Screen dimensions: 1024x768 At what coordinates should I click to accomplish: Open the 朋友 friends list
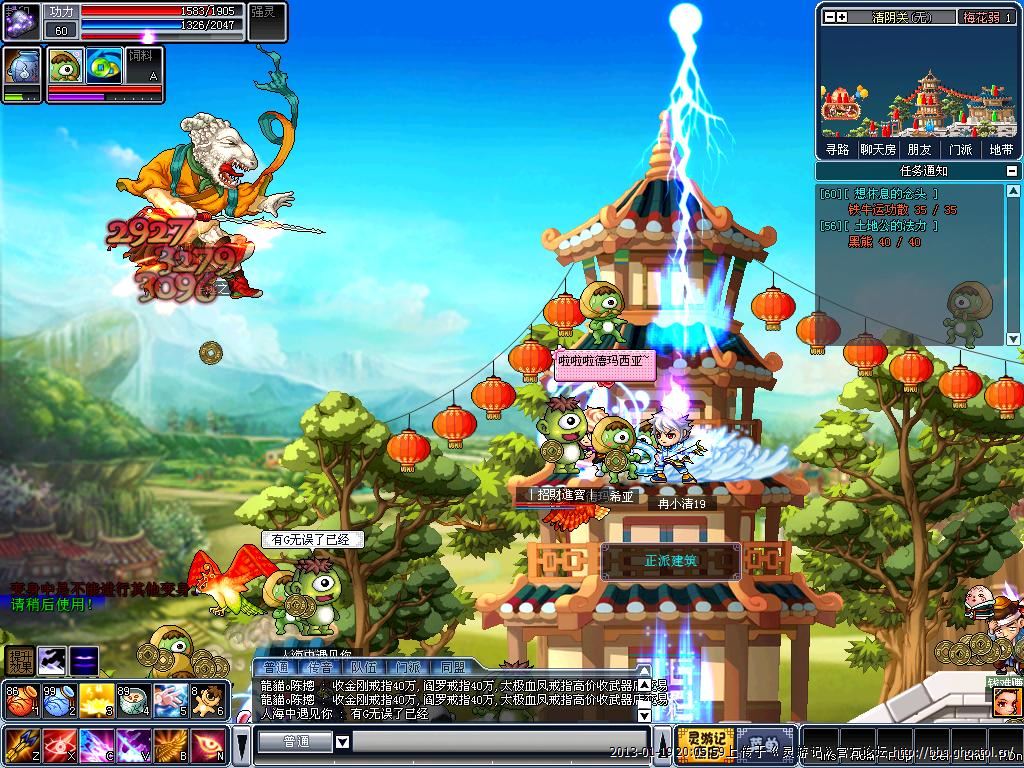tap(918, 149)
